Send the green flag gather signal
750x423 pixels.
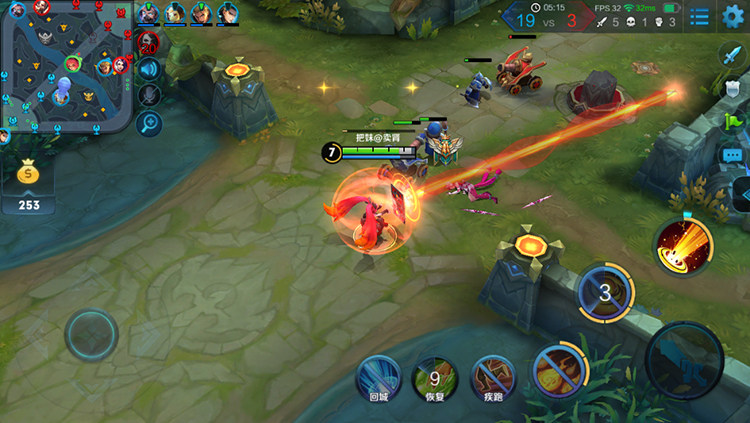click(x=732, y=122)
